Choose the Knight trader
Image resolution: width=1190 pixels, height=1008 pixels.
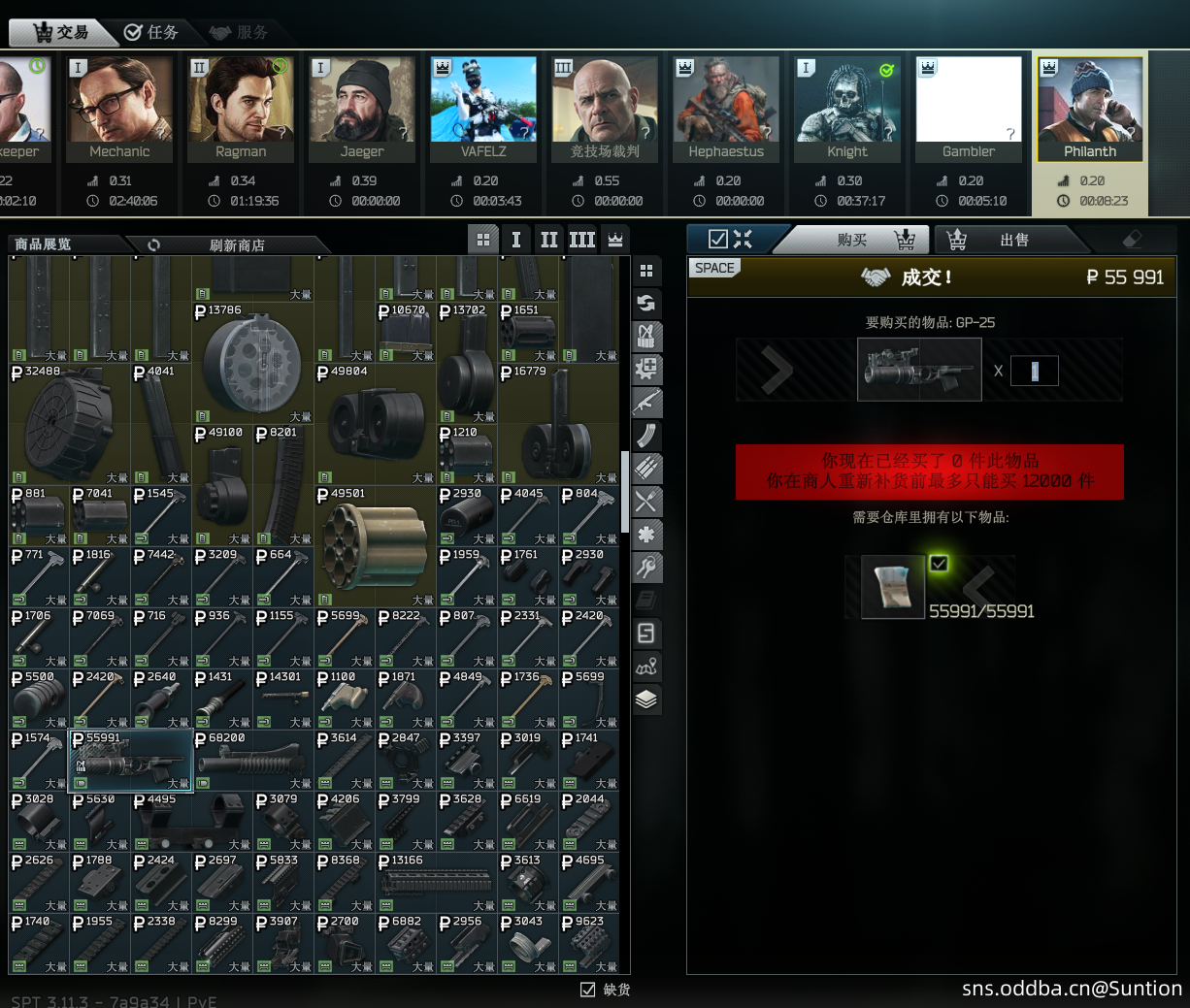click(847, 108)
